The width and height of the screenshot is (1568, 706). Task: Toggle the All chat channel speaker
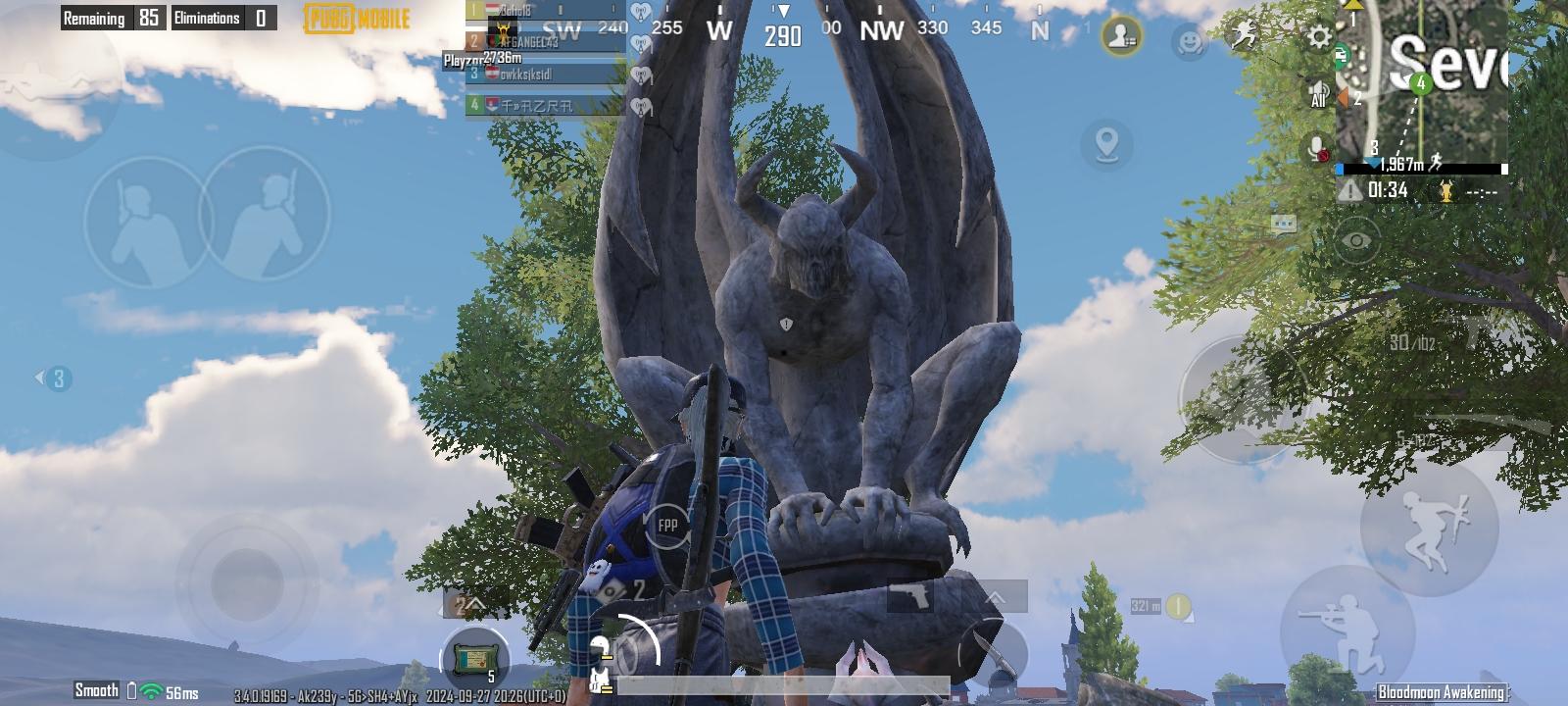[1316, 90]
